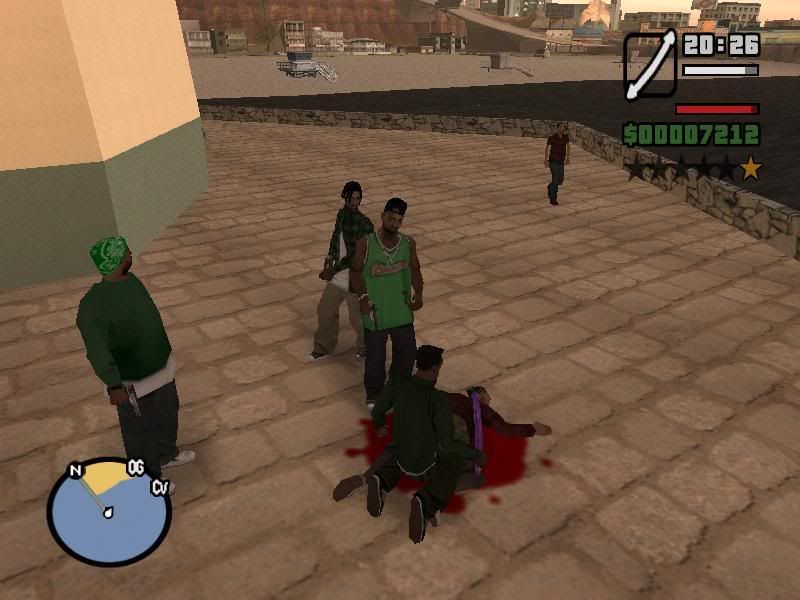
Task: Select the CV marker on the radar
Action: coord(159,487)
